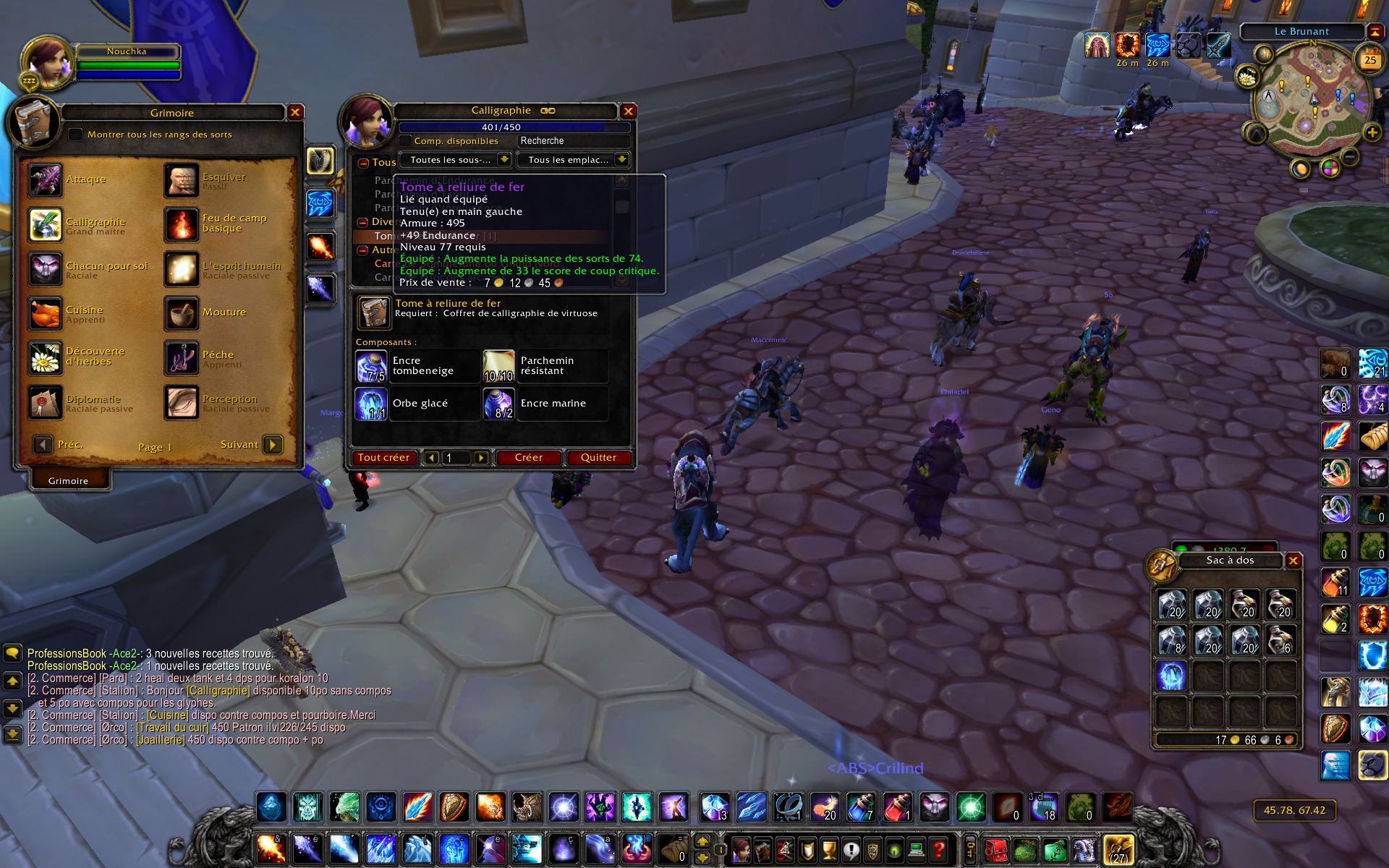The image size is (1389, 868).
Task: Select the Feu de camp basique spell
Action: point(181,224)
